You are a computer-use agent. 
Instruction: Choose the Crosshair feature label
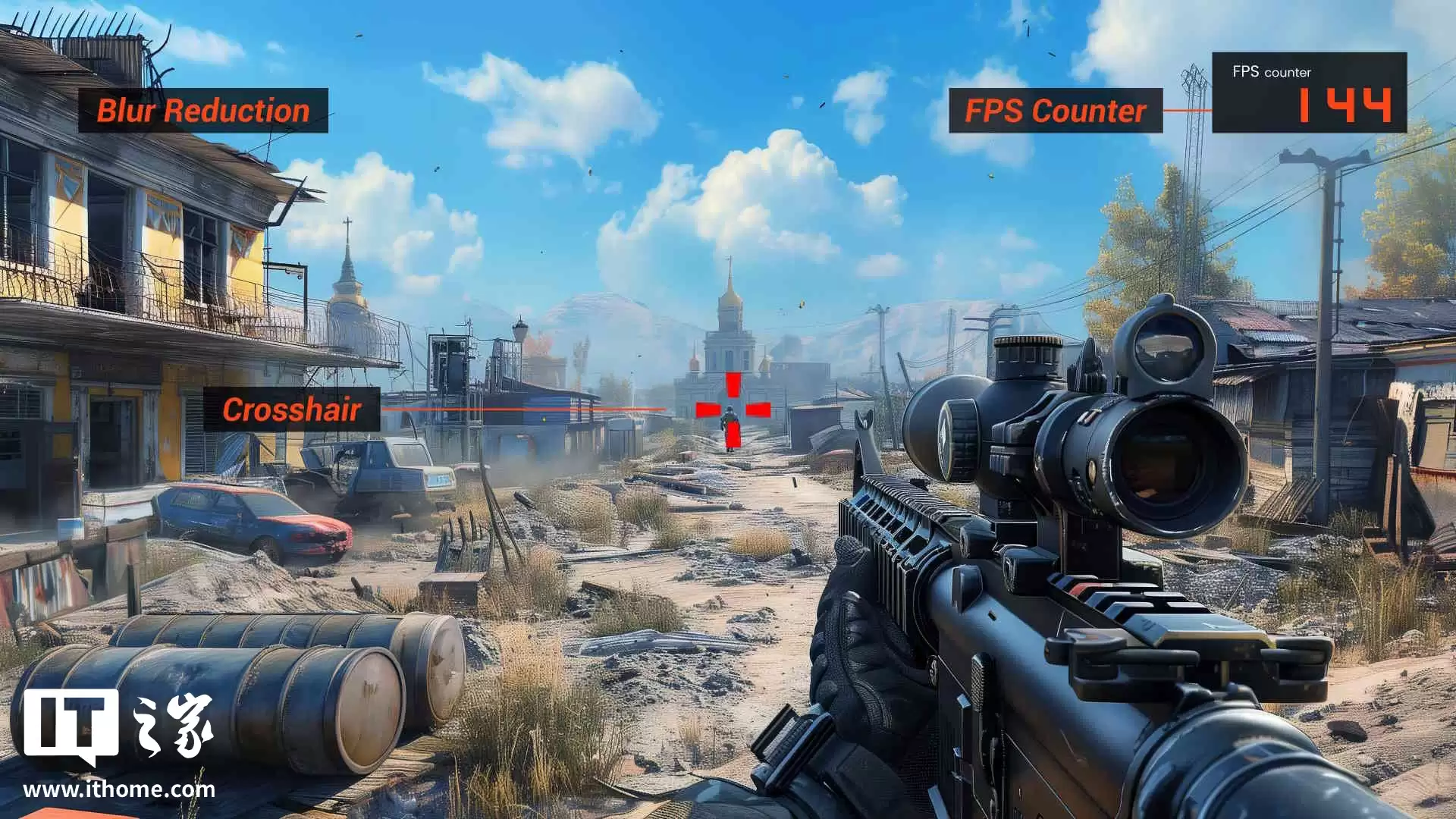291,409
